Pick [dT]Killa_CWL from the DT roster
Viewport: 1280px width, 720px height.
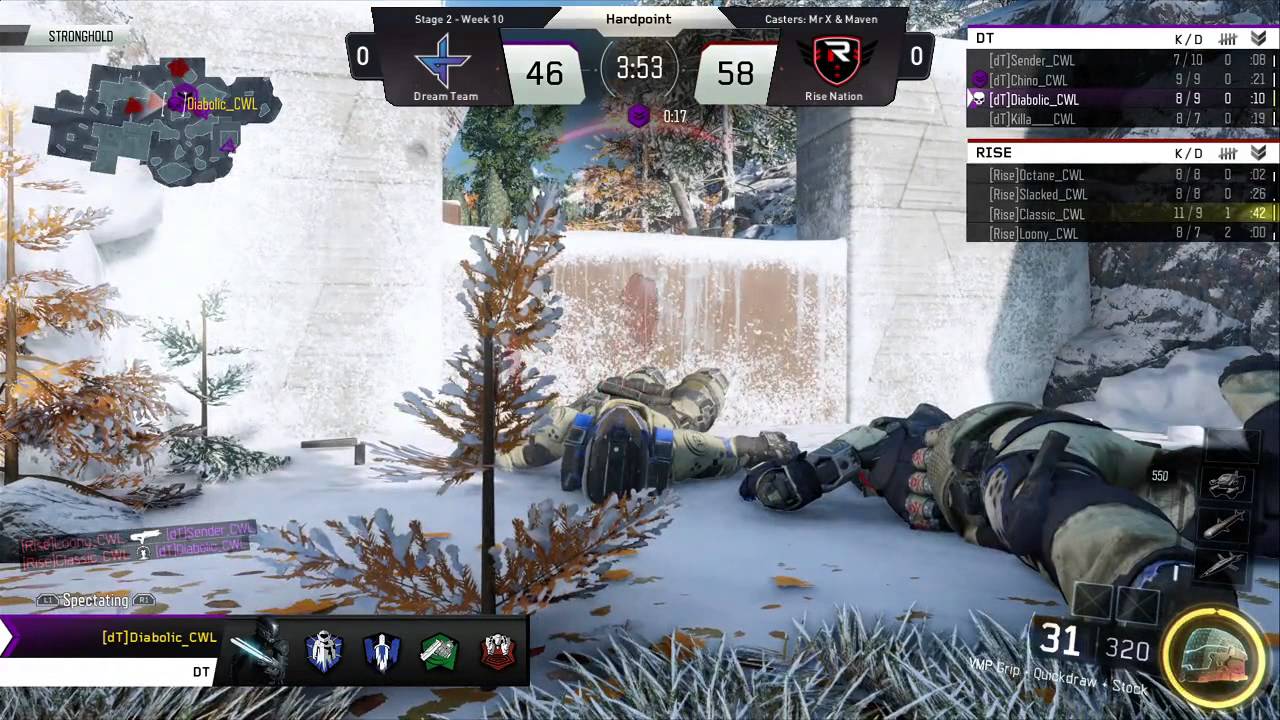pos(1031,119)
